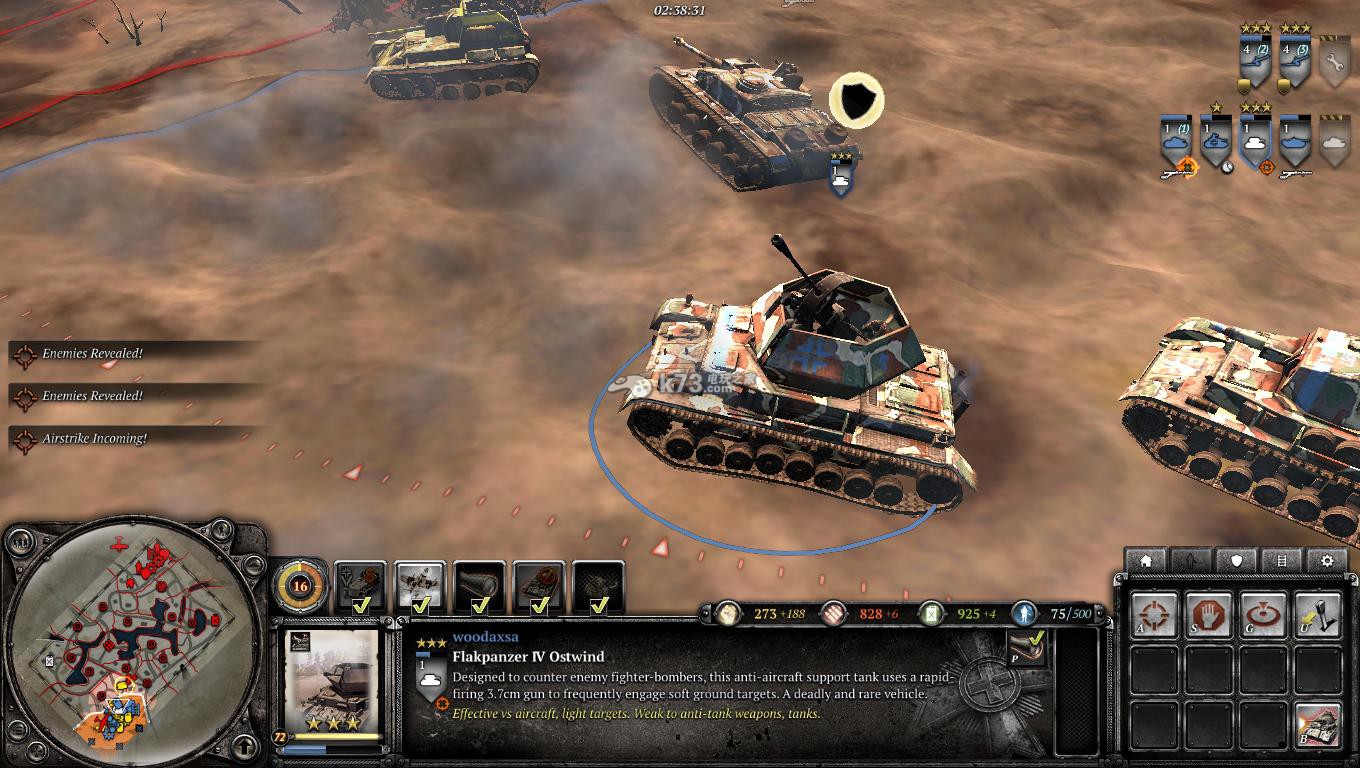The width and height of the screenshot is (1360, 768).
Task: Select the shield marker above the upper tank
Action: [x=856, y=101]
